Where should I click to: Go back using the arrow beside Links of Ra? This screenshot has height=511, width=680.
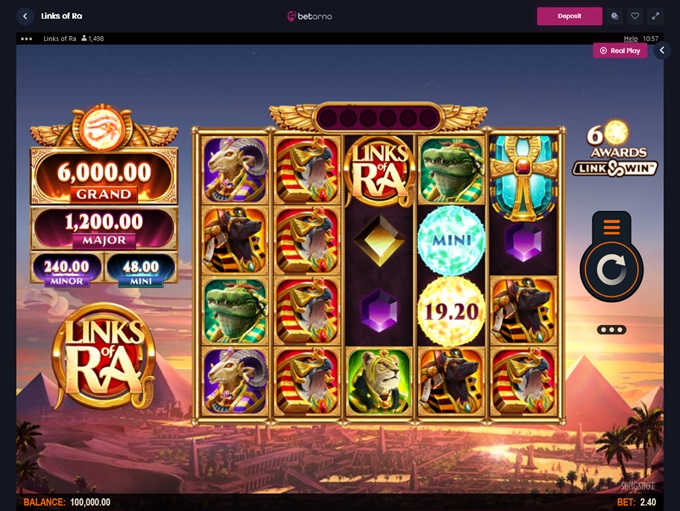25,16
